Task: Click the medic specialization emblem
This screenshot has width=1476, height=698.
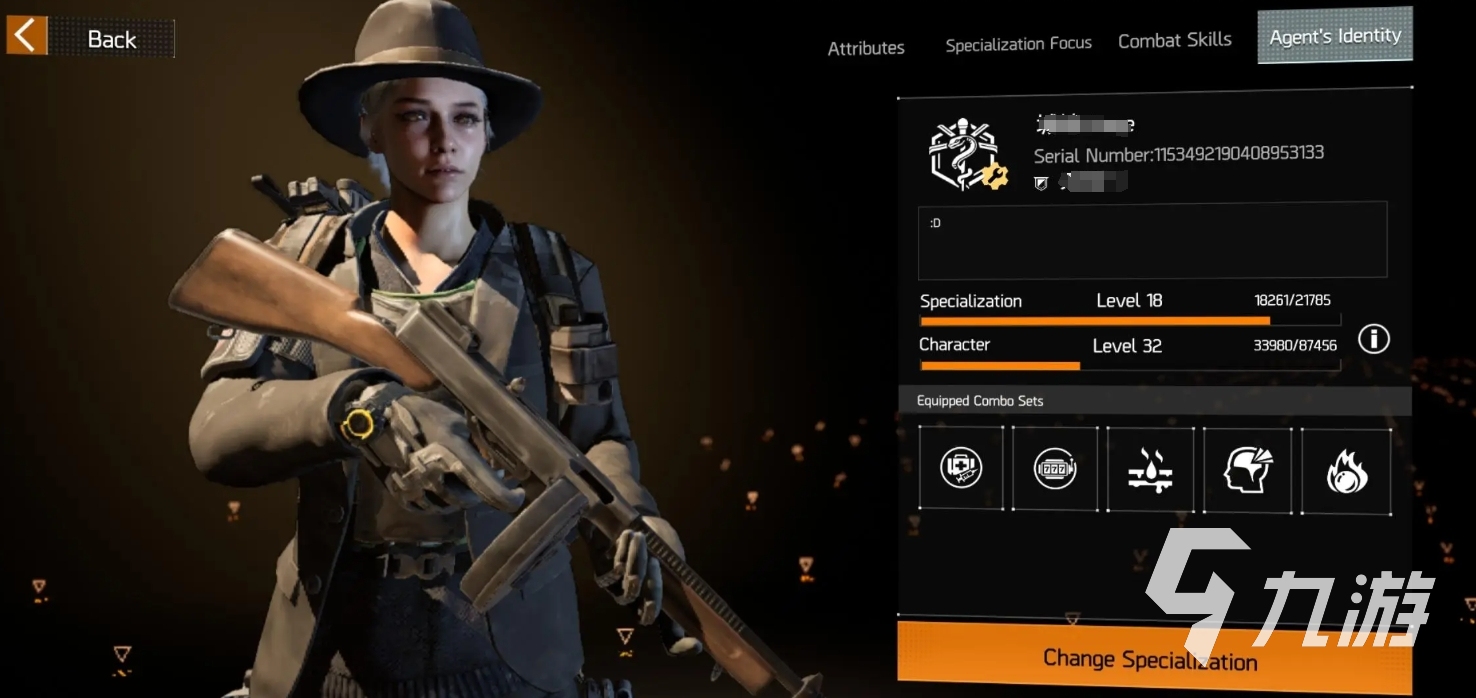Action: click(x=964, y=155)
